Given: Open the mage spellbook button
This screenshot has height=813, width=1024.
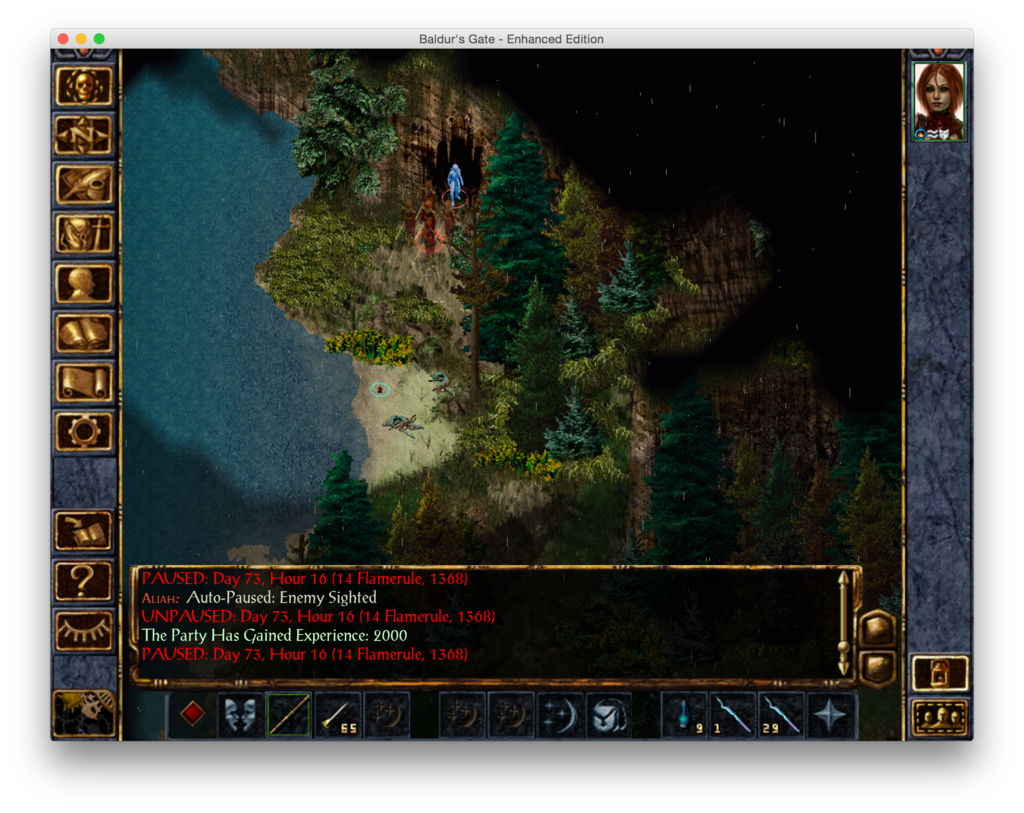Looking at the screenshot, I should (x=84, y=333).
